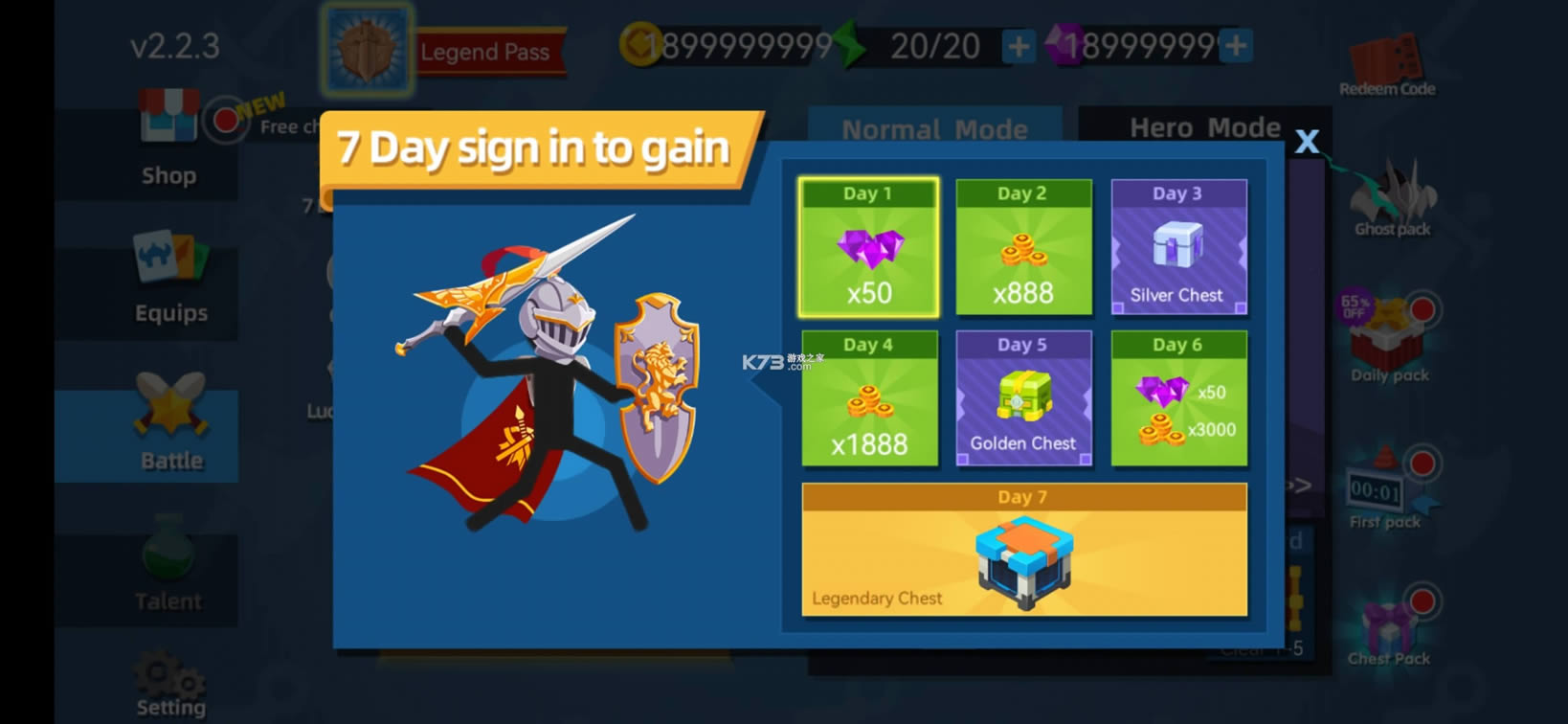The width and height of the screenshot is (1568, 724).
Task: Add more gold with the plus button
Action: tap(1018, 43)
